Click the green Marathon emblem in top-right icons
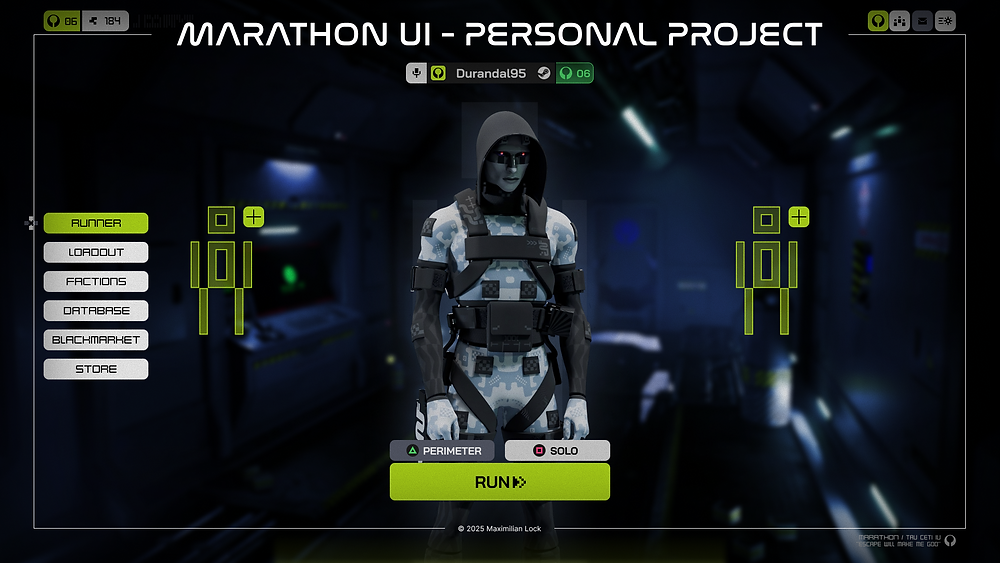The width and height of the screenshot is (1000, 563). click(x=877, y=20)
